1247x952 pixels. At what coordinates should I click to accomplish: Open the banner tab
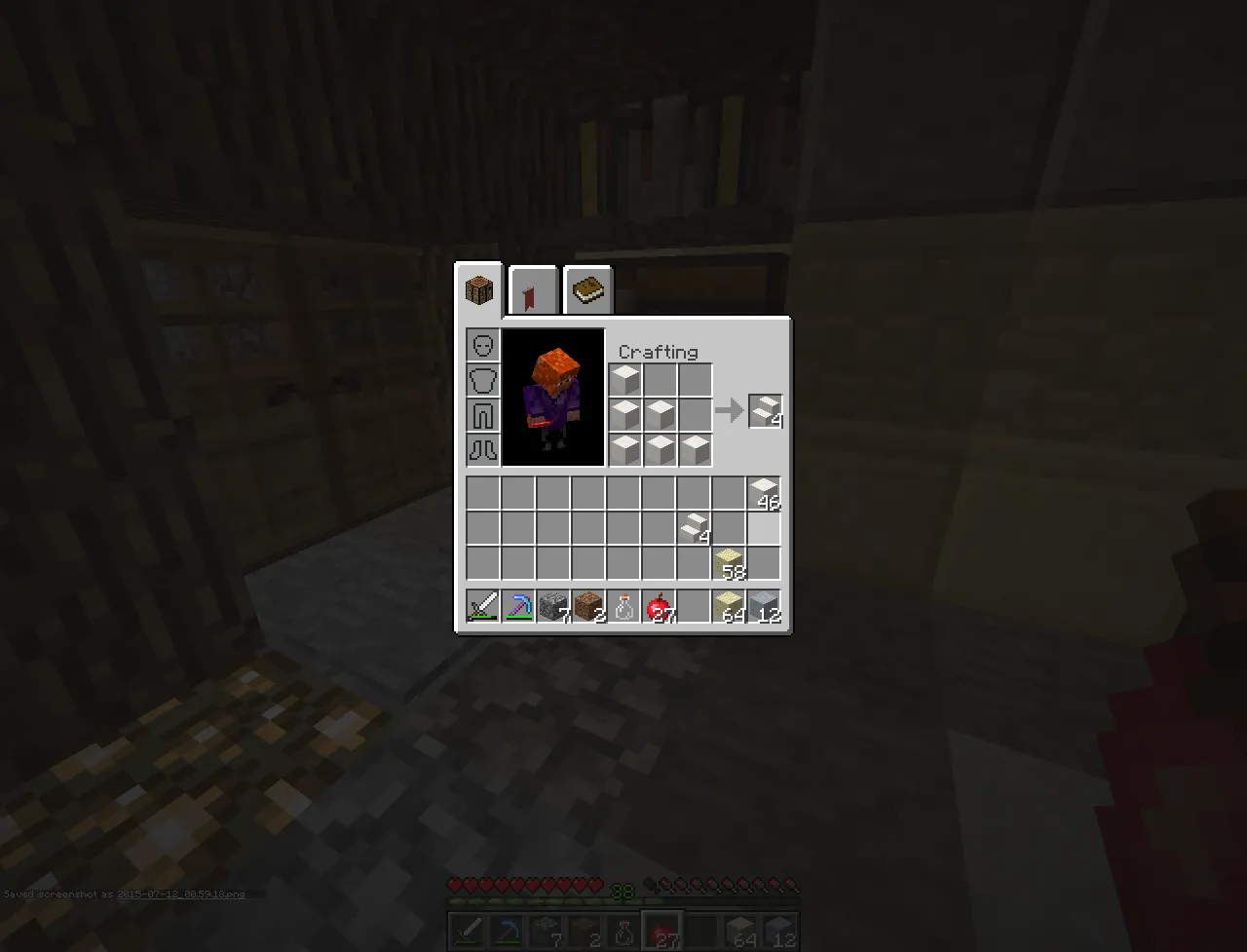[x=533, y=288]
